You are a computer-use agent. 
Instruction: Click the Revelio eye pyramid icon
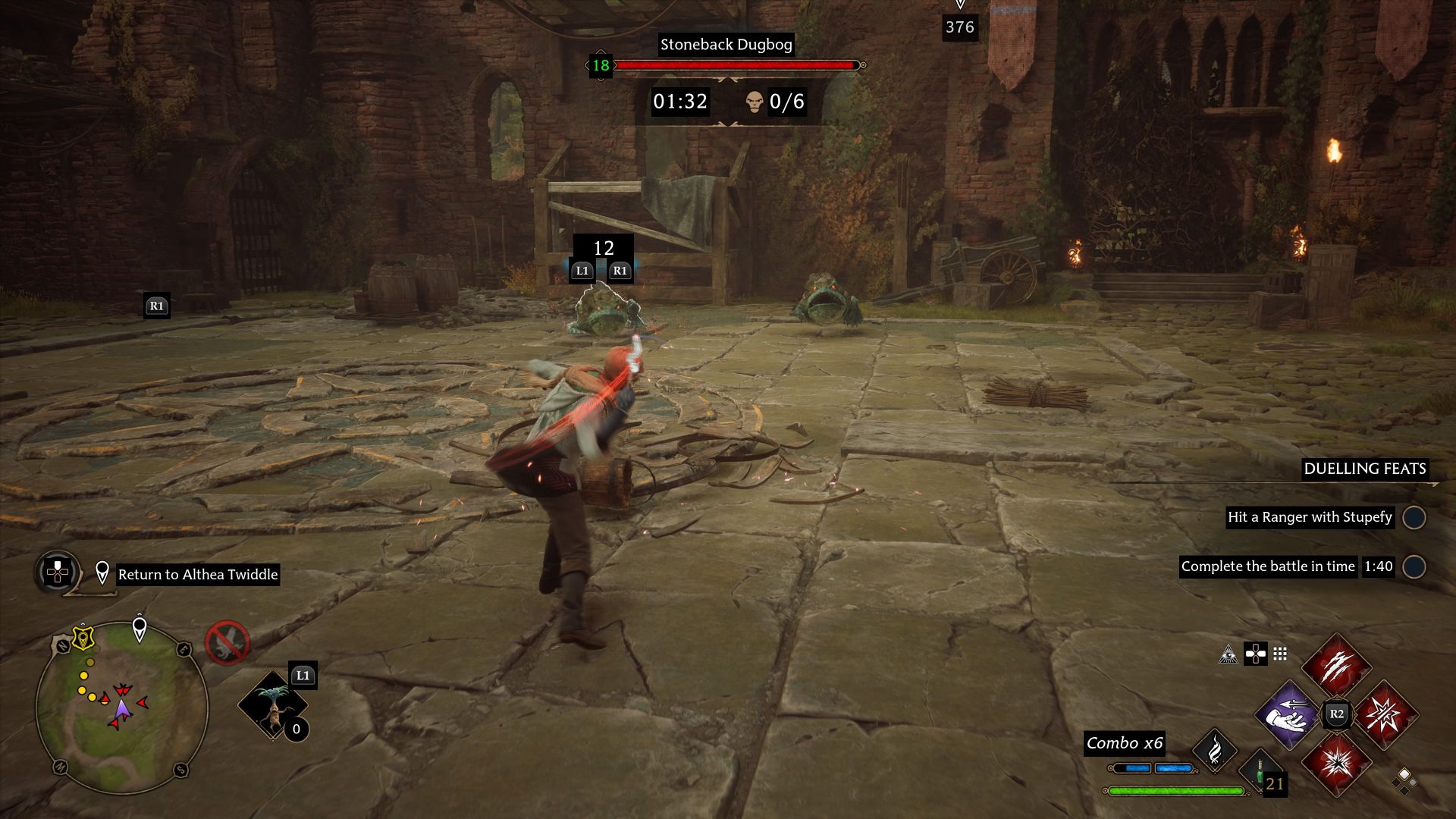1228,654
